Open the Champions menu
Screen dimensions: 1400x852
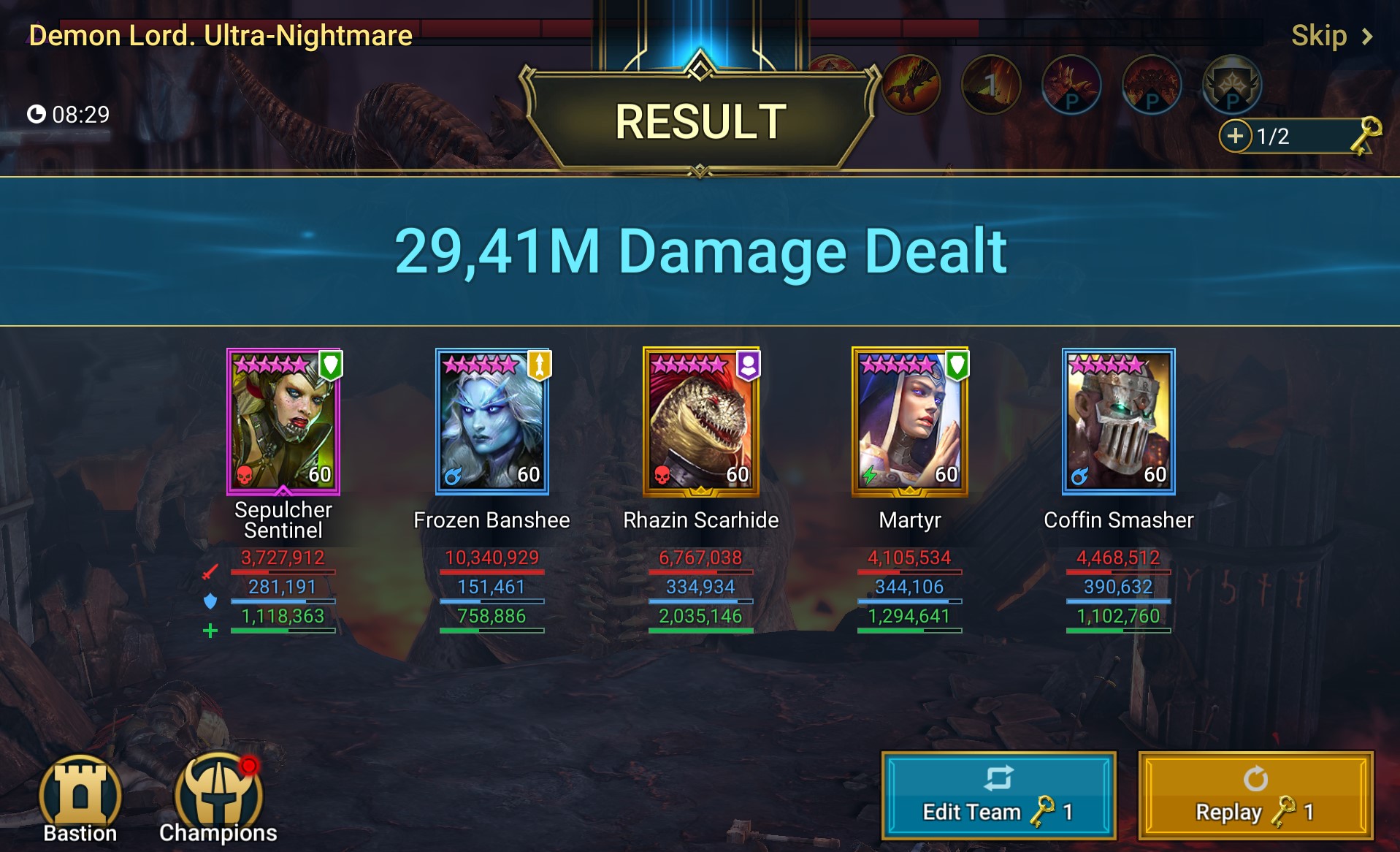[x=218, y=799]
